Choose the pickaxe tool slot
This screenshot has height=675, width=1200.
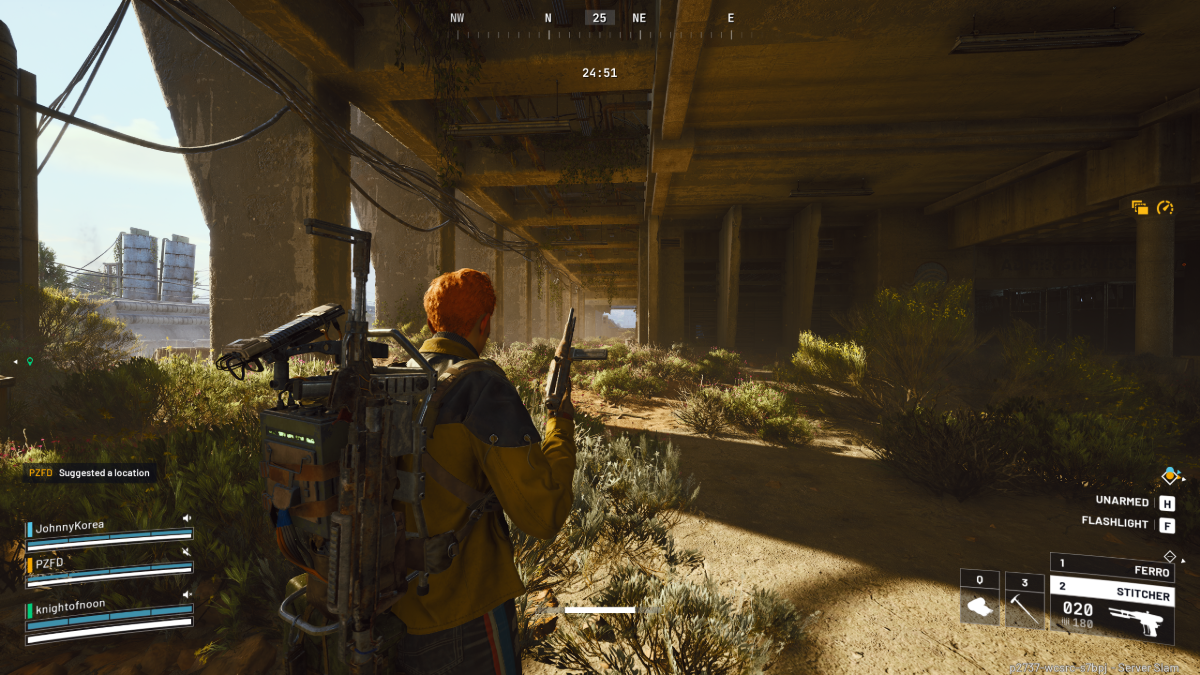[1024, 599]
